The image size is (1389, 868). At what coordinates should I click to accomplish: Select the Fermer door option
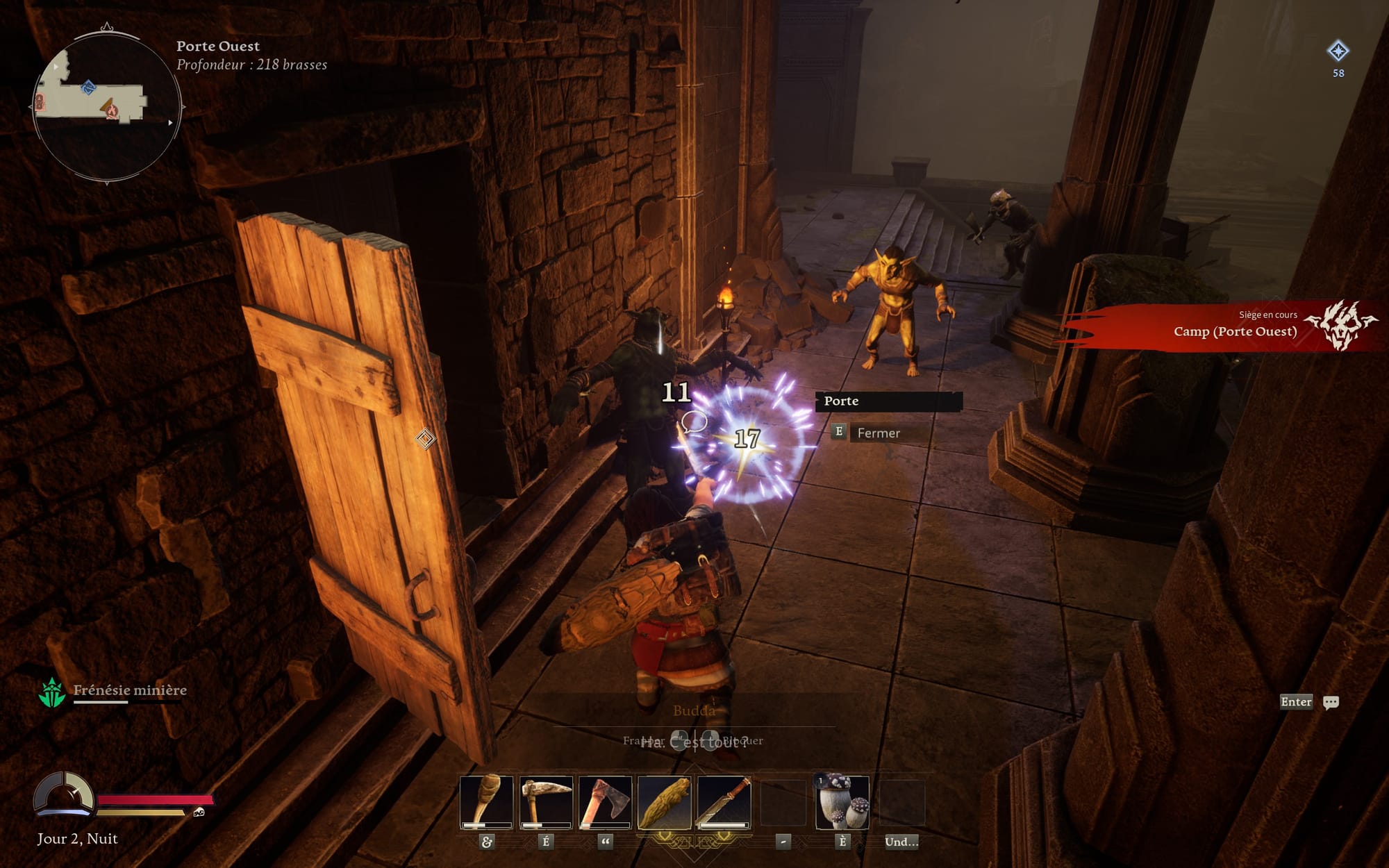878,433
